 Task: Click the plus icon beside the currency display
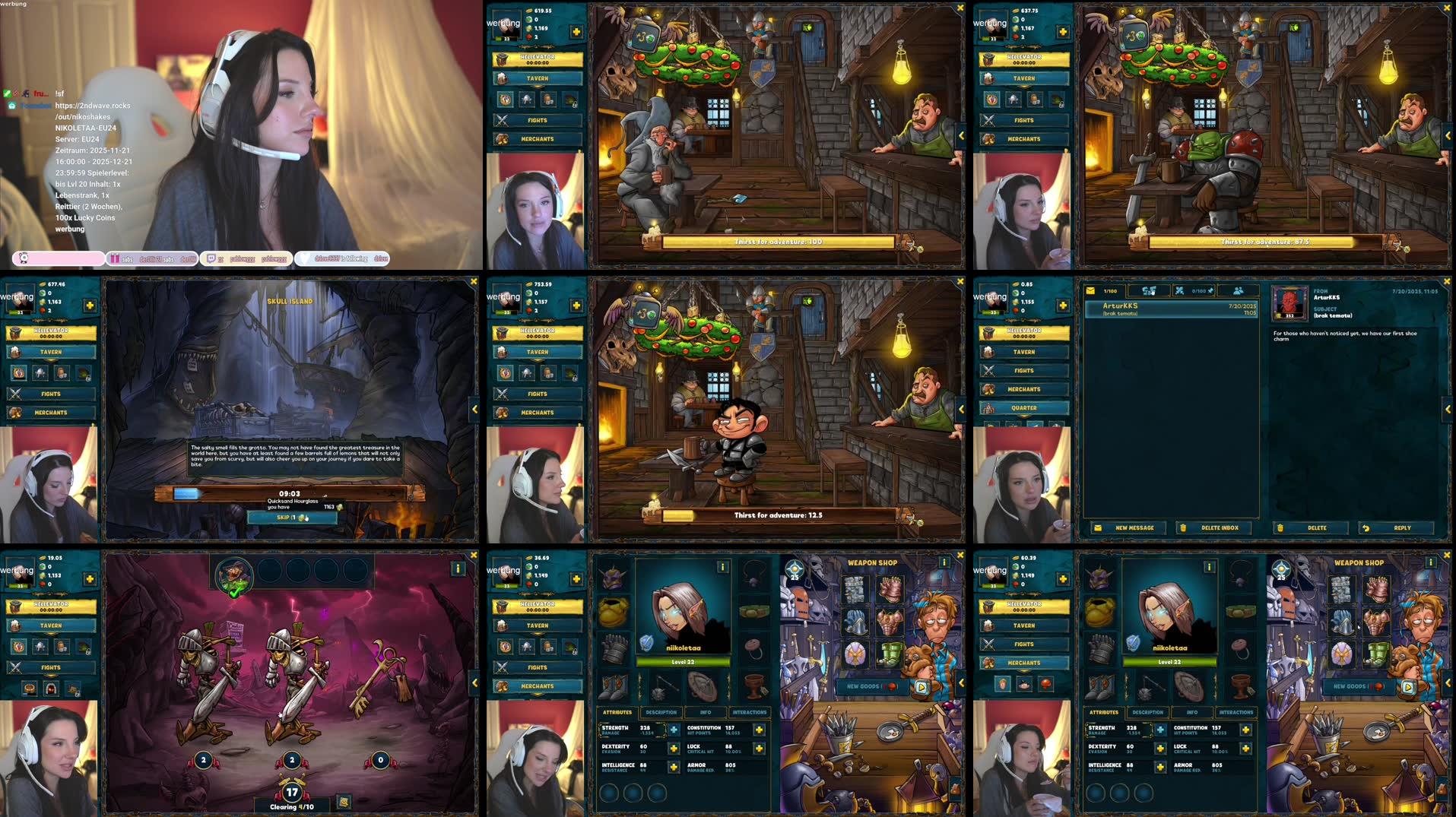[578, 32]
